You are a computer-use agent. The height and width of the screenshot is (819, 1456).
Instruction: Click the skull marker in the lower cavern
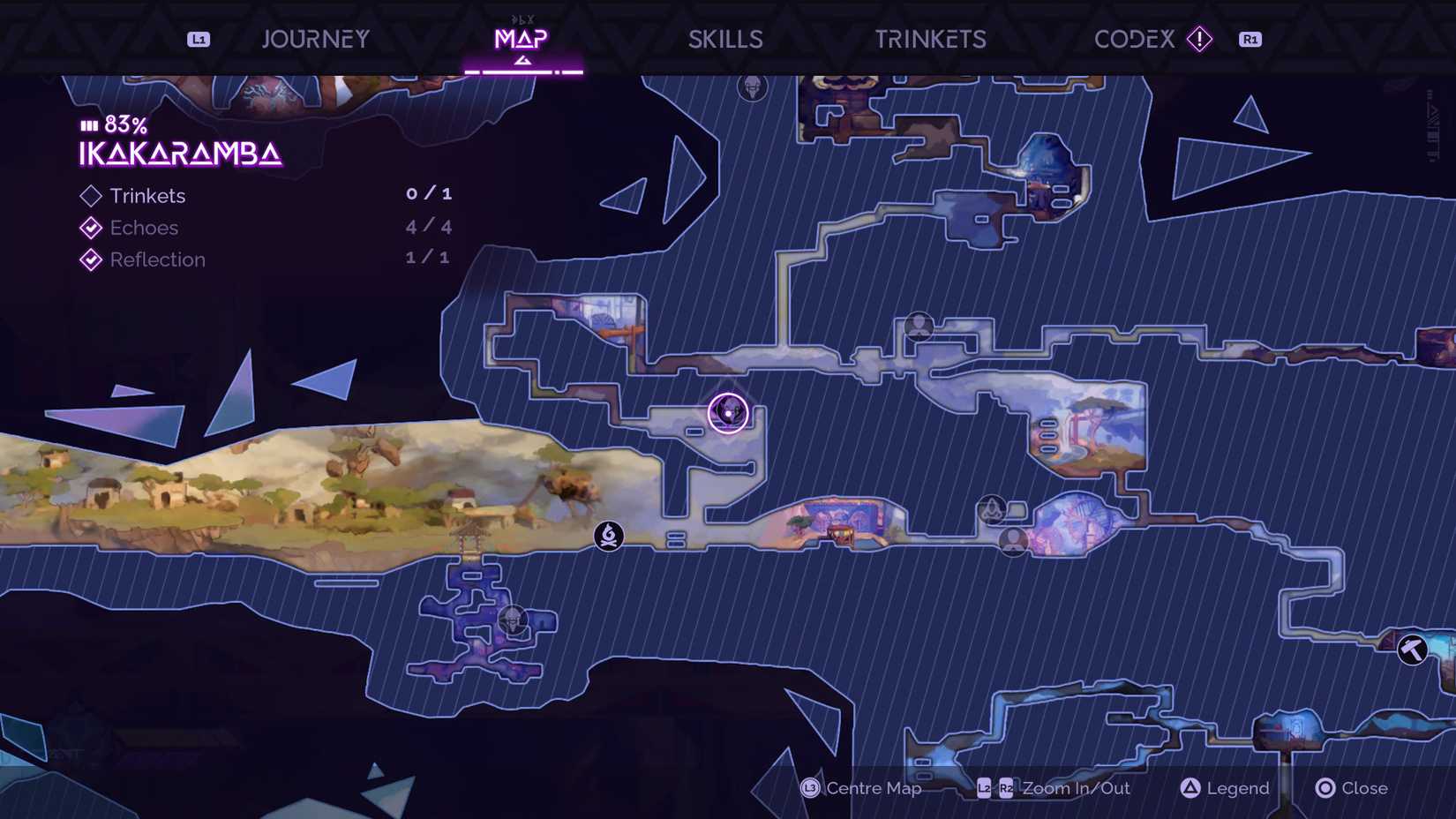pyautogui.click(x=513, y=621)
